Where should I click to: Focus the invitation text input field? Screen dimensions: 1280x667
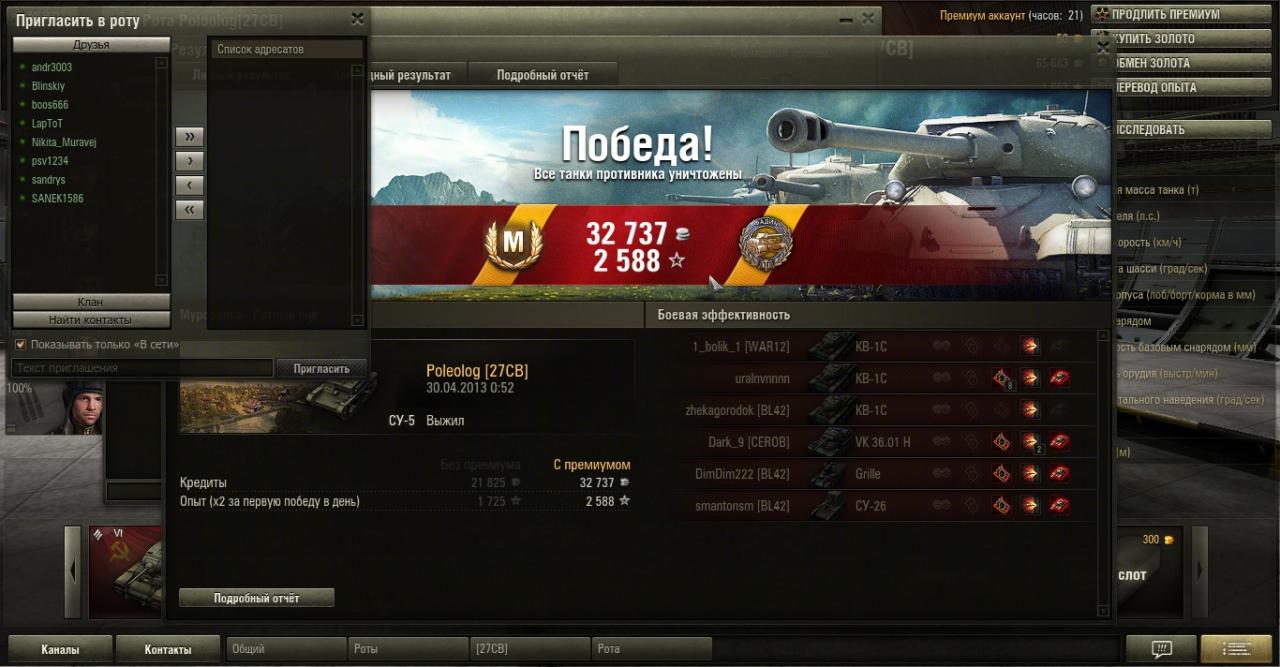click(x=142, y=368)
